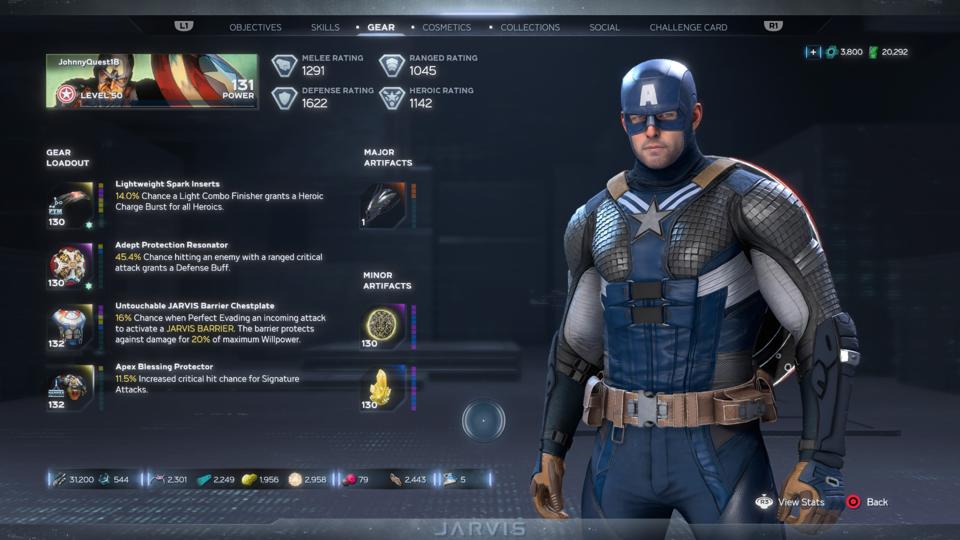Select the round gold minor artifact
960x540 pixels.
tap(383, 326)
